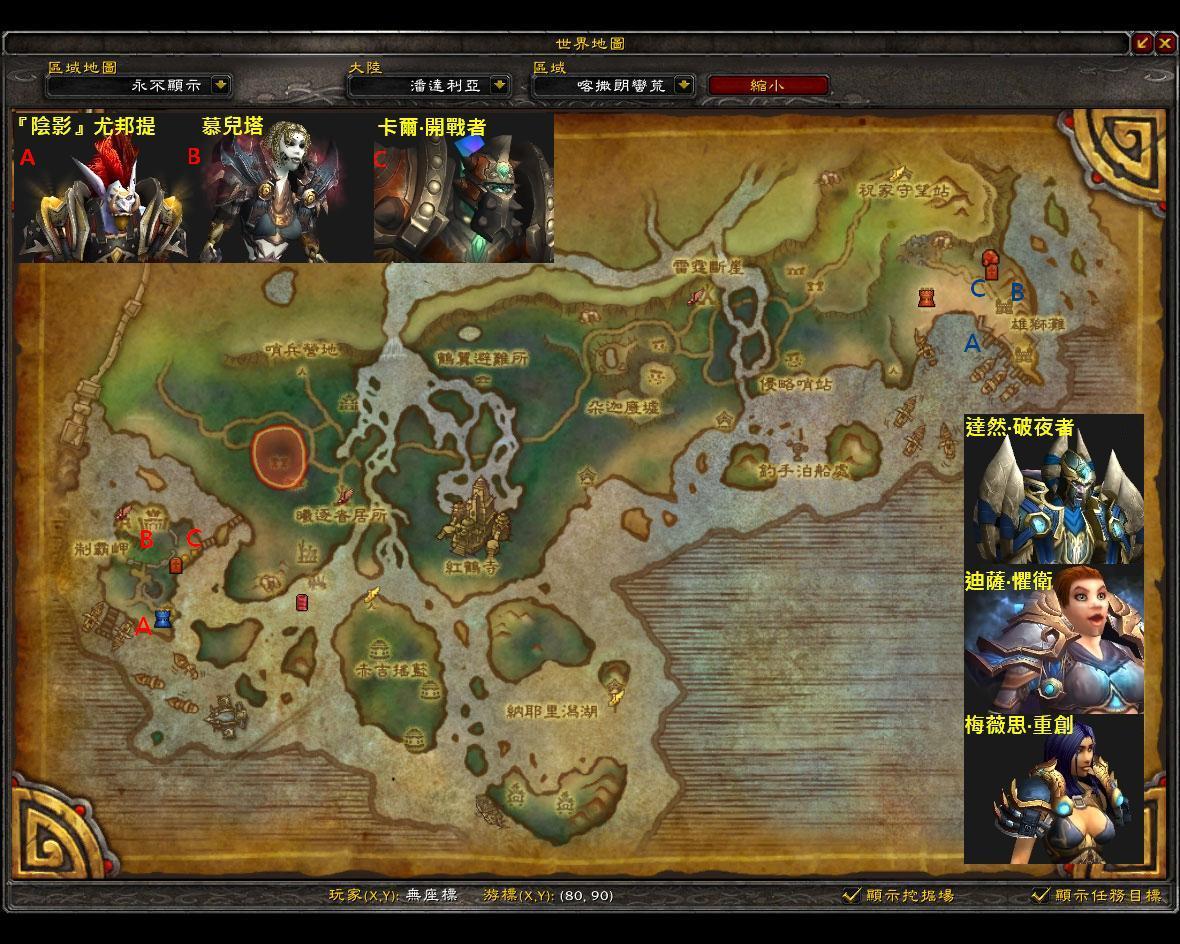
Task: Open the 區域地圖 dropdown showing 永不顯示
Action: tap(221, 86)
